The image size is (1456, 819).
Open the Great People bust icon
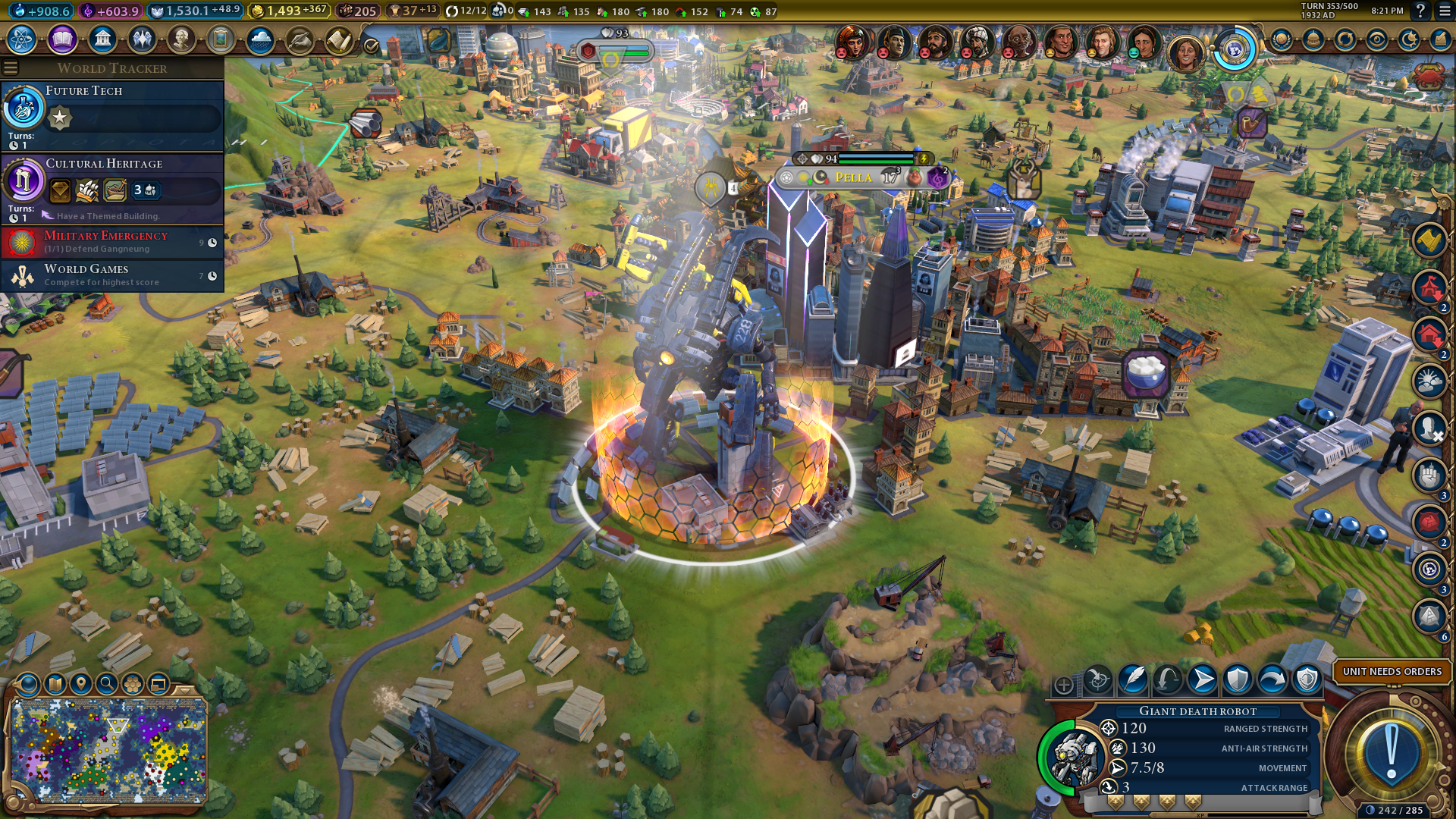tap(181, 39)
